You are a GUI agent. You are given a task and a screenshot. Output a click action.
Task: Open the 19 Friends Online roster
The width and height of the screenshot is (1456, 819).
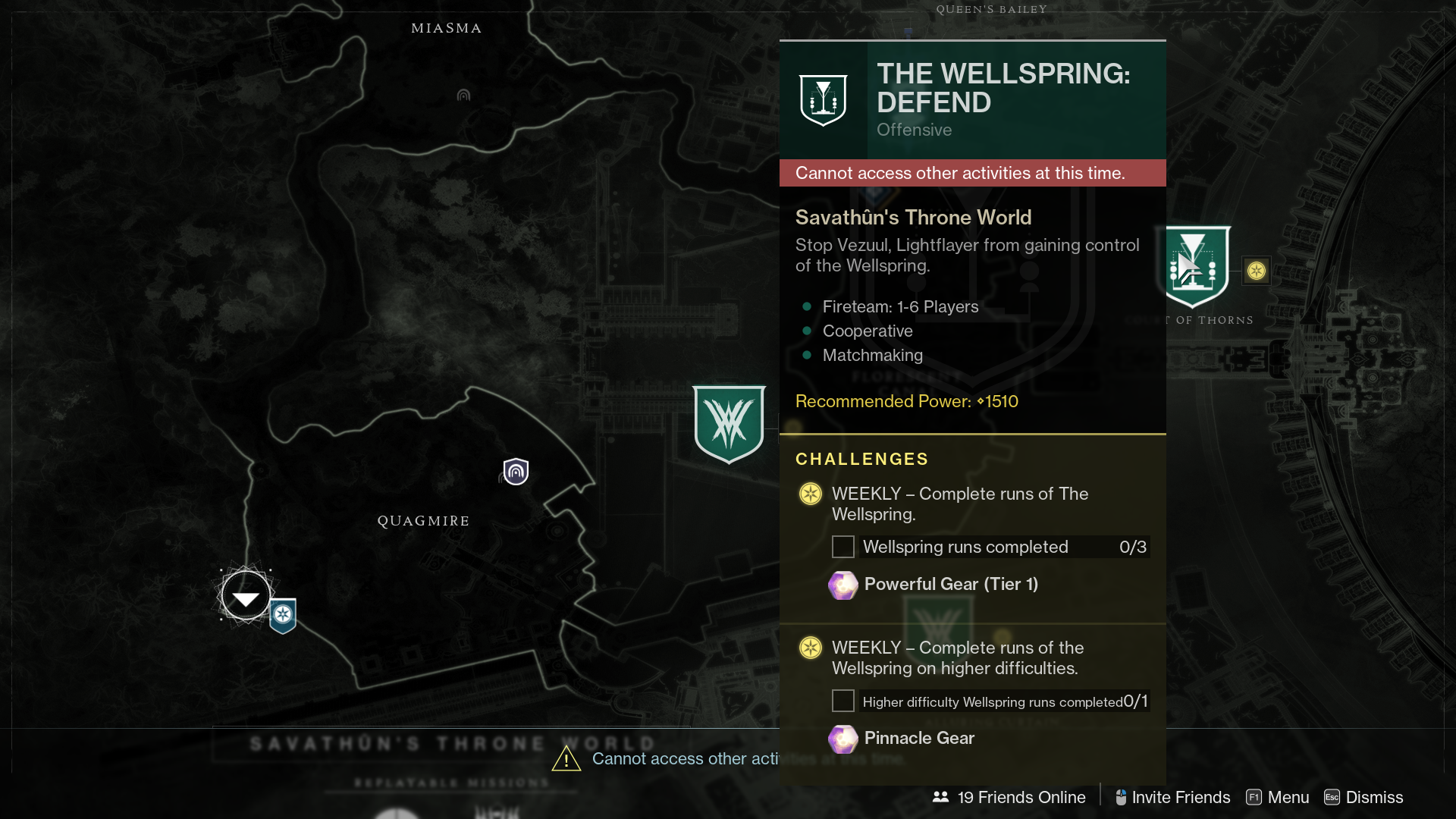click(x=1009, y=797)
